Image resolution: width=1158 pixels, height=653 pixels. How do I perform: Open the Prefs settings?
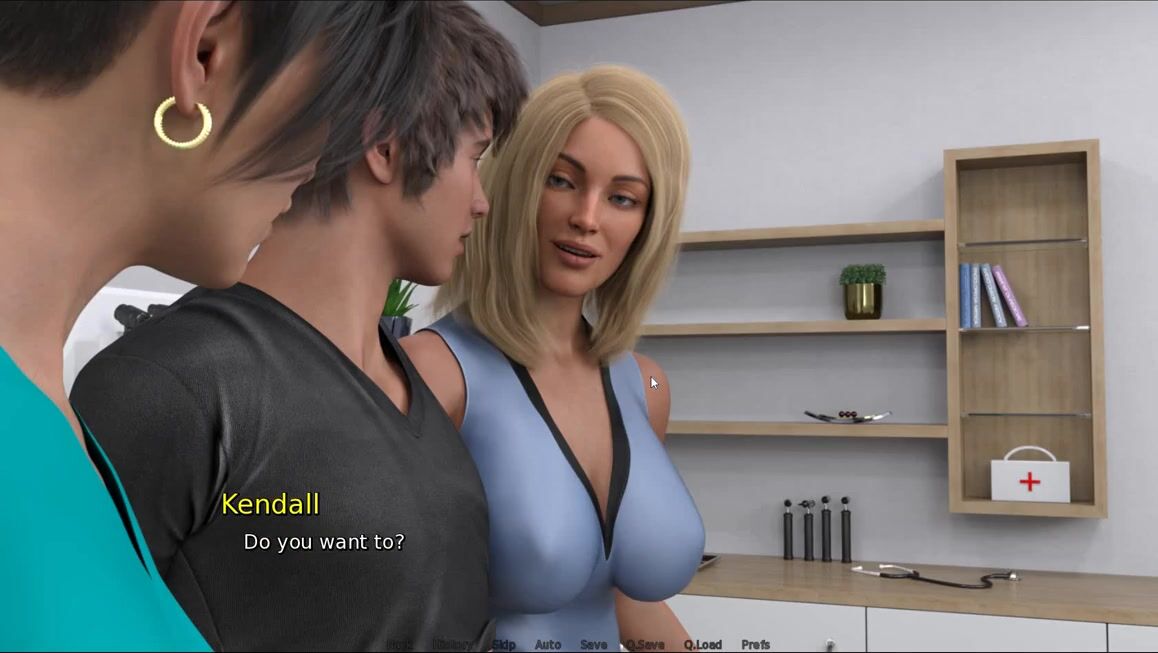pyautogui.click(x=756, y=645)
